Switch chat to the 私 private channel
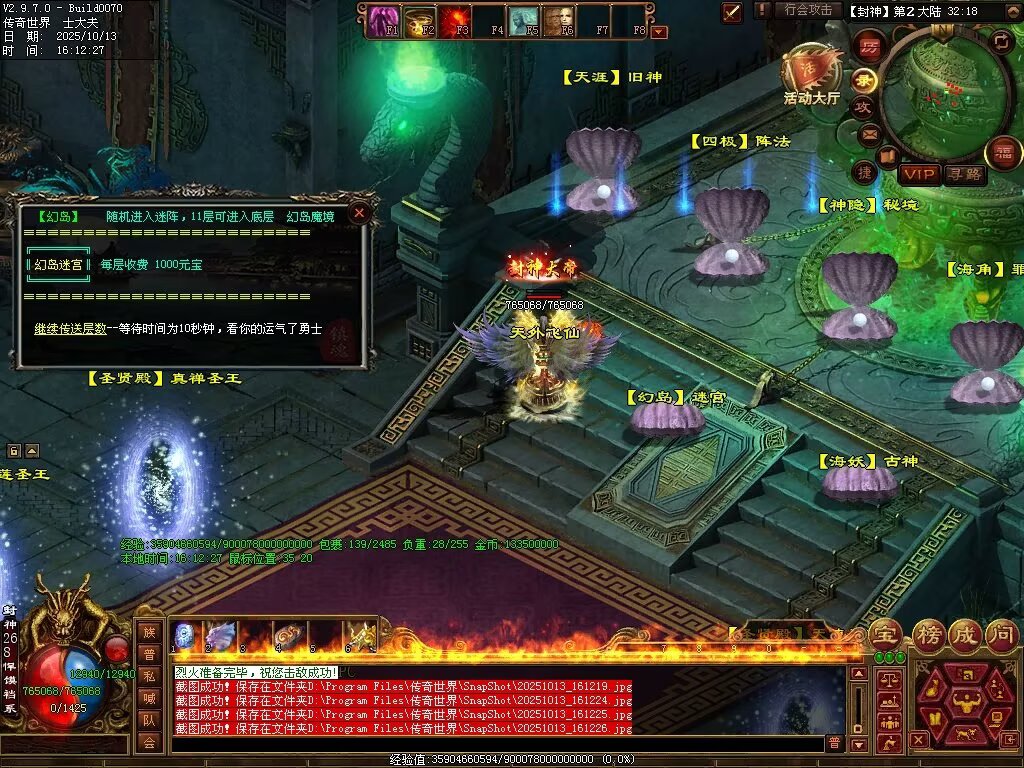The width and height of the screenshot is (1024, 768). [148, 675]
